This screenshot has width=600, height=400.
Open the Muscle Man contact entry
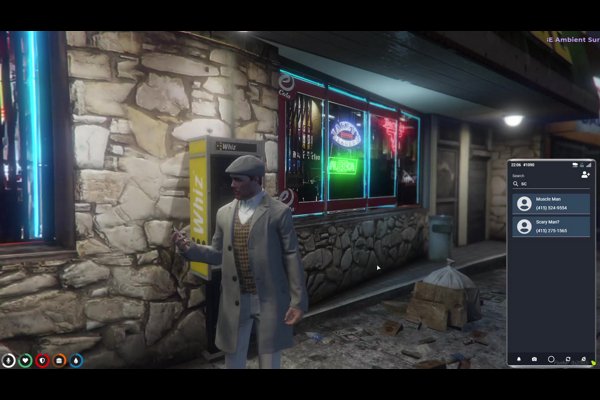click(551, 203)
